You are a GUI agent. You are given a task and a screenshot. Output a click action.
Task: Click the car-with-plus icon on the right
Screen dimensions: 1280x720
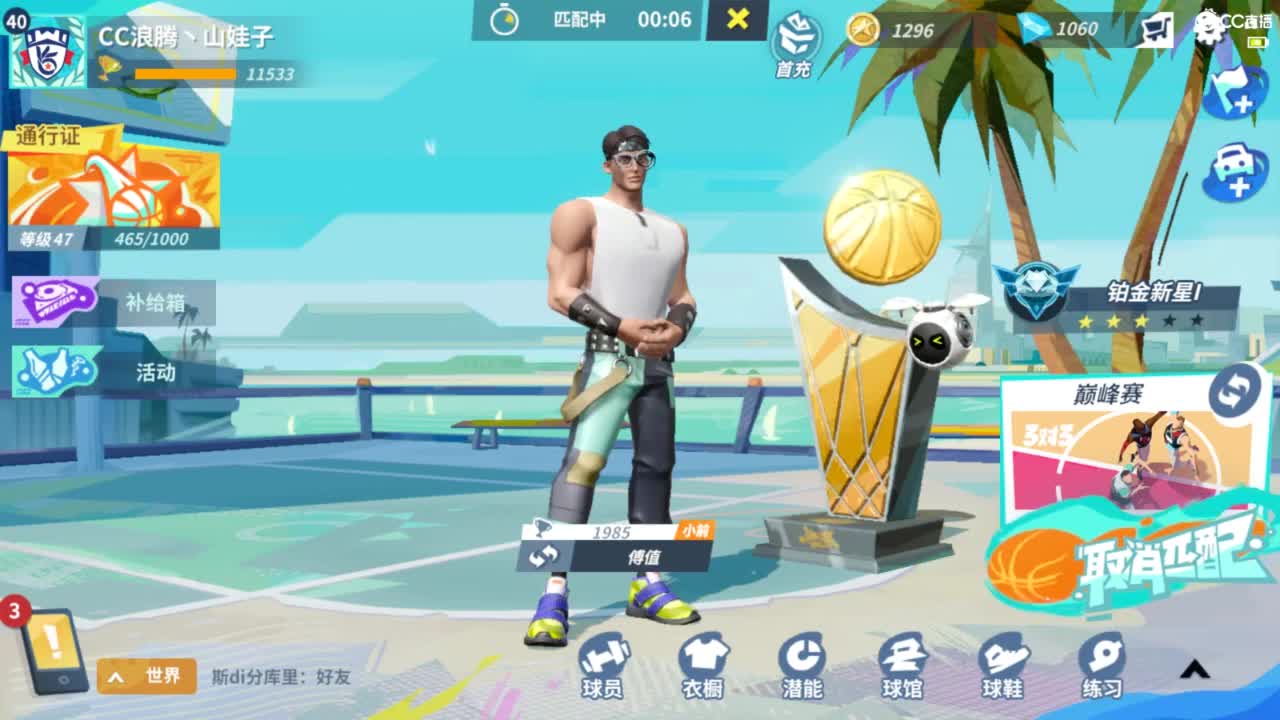[x=1236, y=168]
